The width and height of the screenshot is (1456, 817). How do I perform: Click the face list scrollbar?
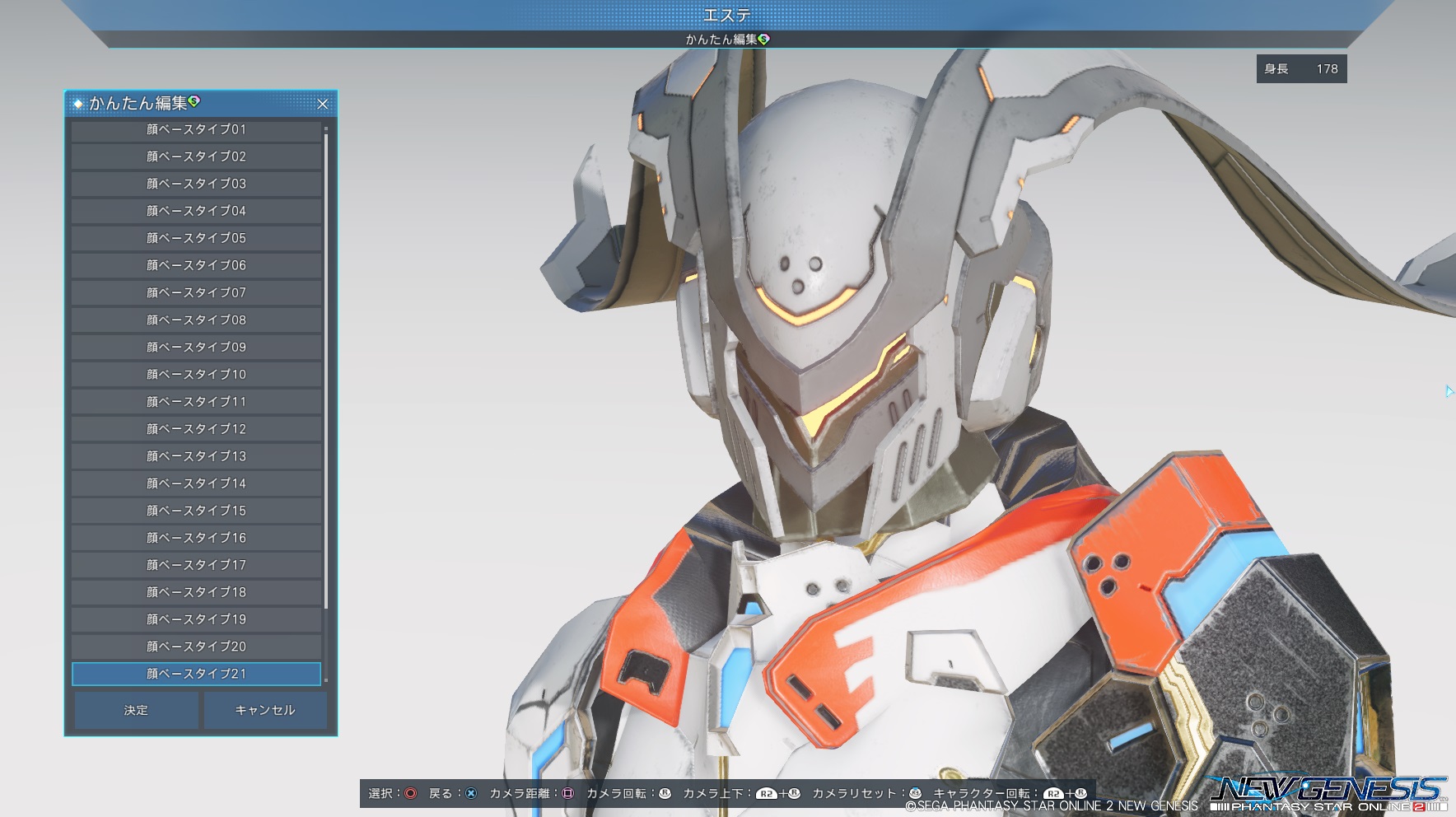(326, 371)
